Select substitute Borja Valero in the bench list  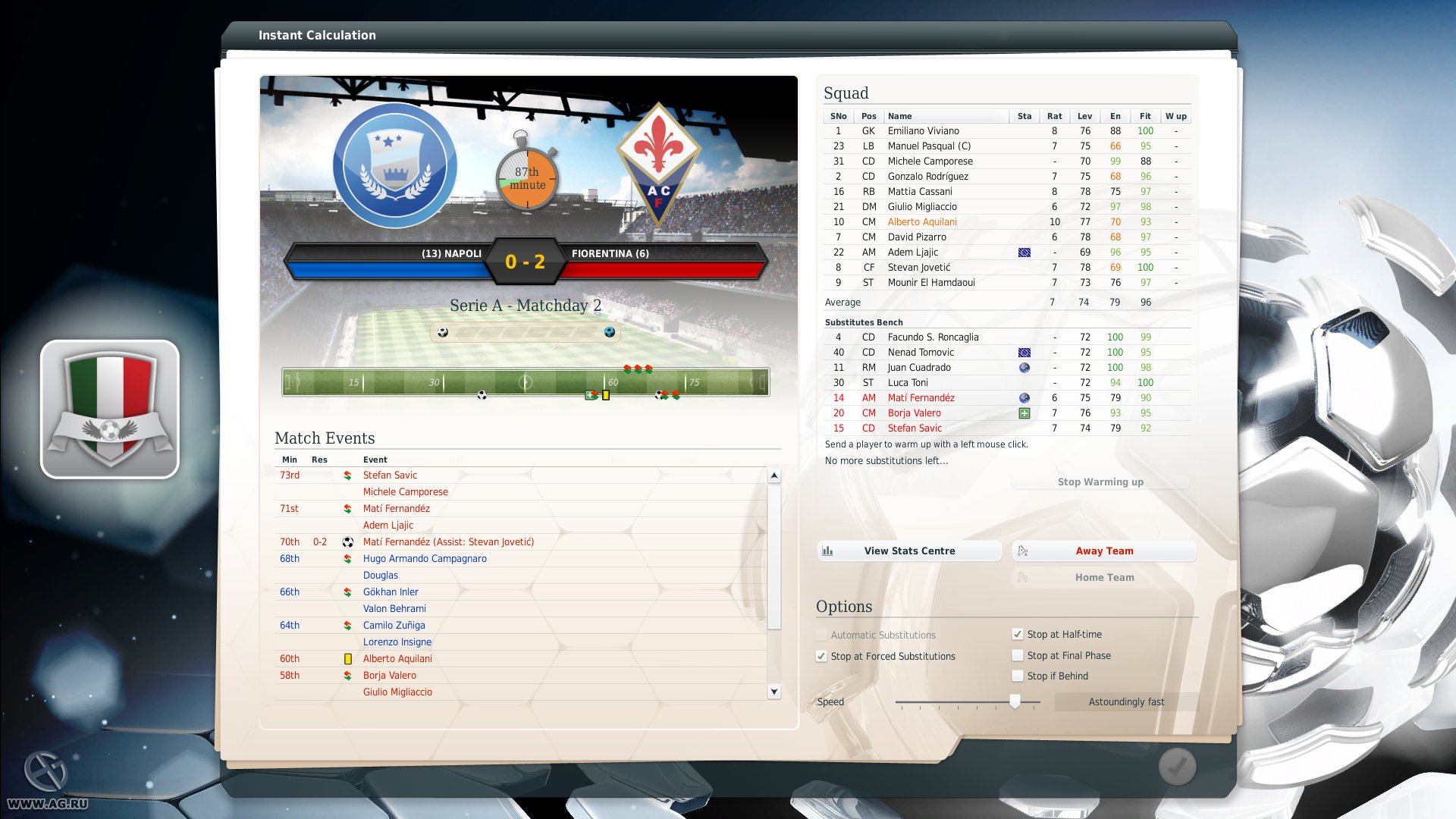[x=914, y=413]
